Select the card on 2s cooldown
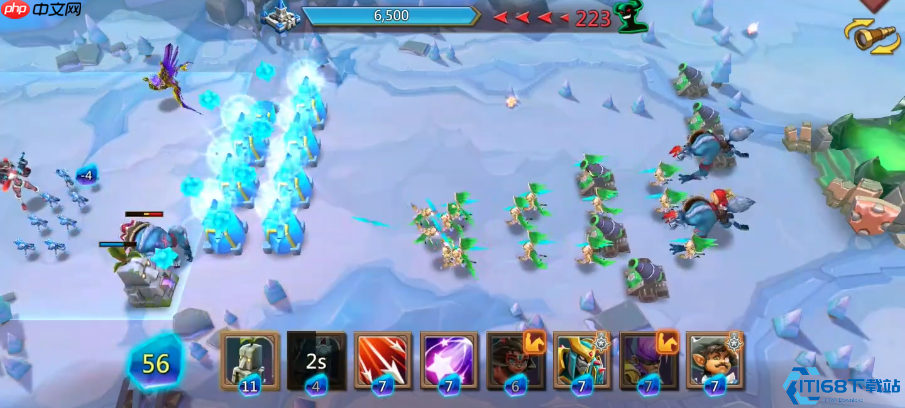Image resolution: width=905 pixels, height=408 pixels. (317, 360)
